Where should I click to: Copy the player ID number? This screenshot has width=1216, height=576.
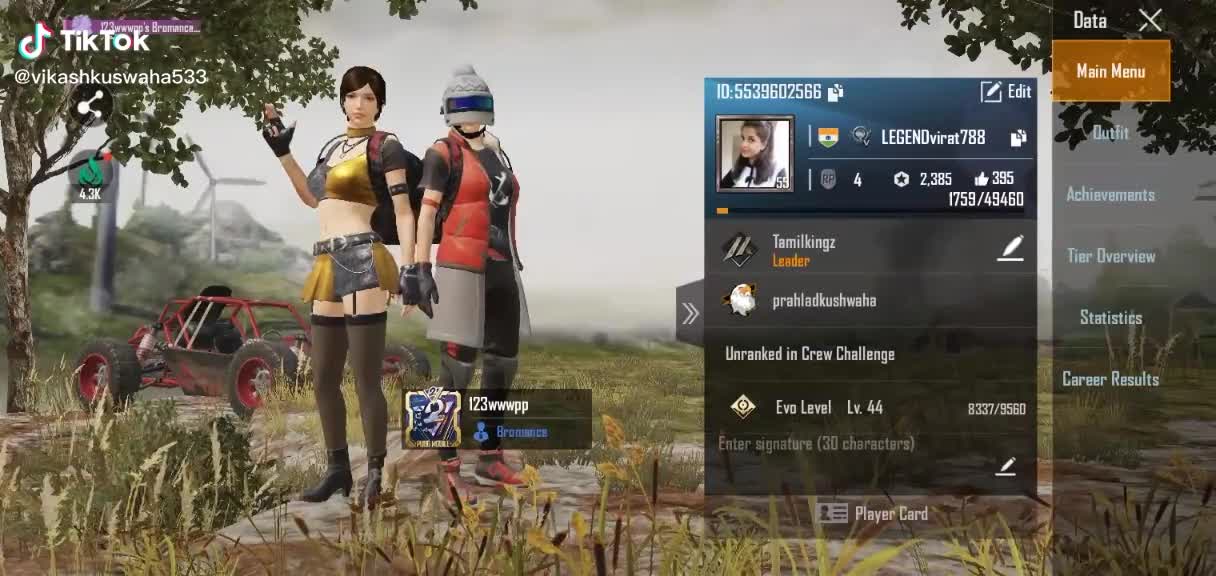pos(835,92)
